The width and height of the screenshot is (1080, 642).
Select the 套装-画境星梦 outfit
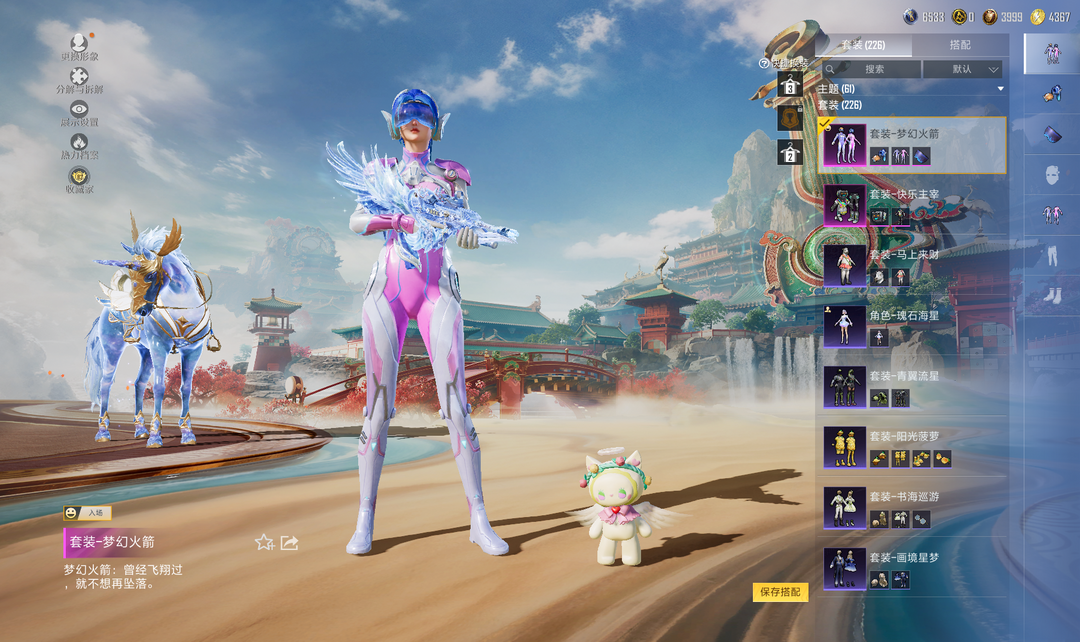[912, 567]
